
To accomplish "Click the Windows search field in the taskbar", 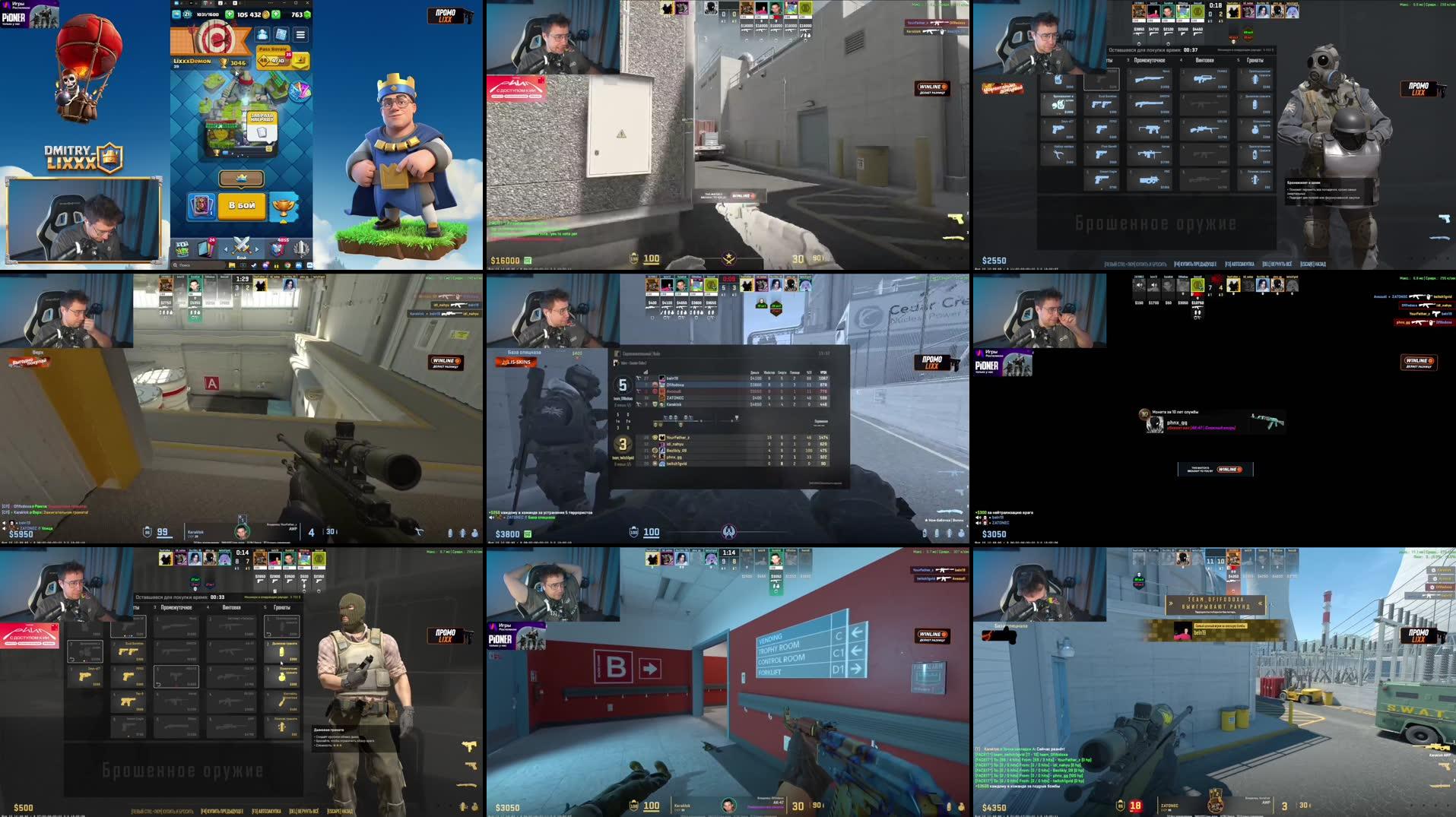I will tap(184, 264).
